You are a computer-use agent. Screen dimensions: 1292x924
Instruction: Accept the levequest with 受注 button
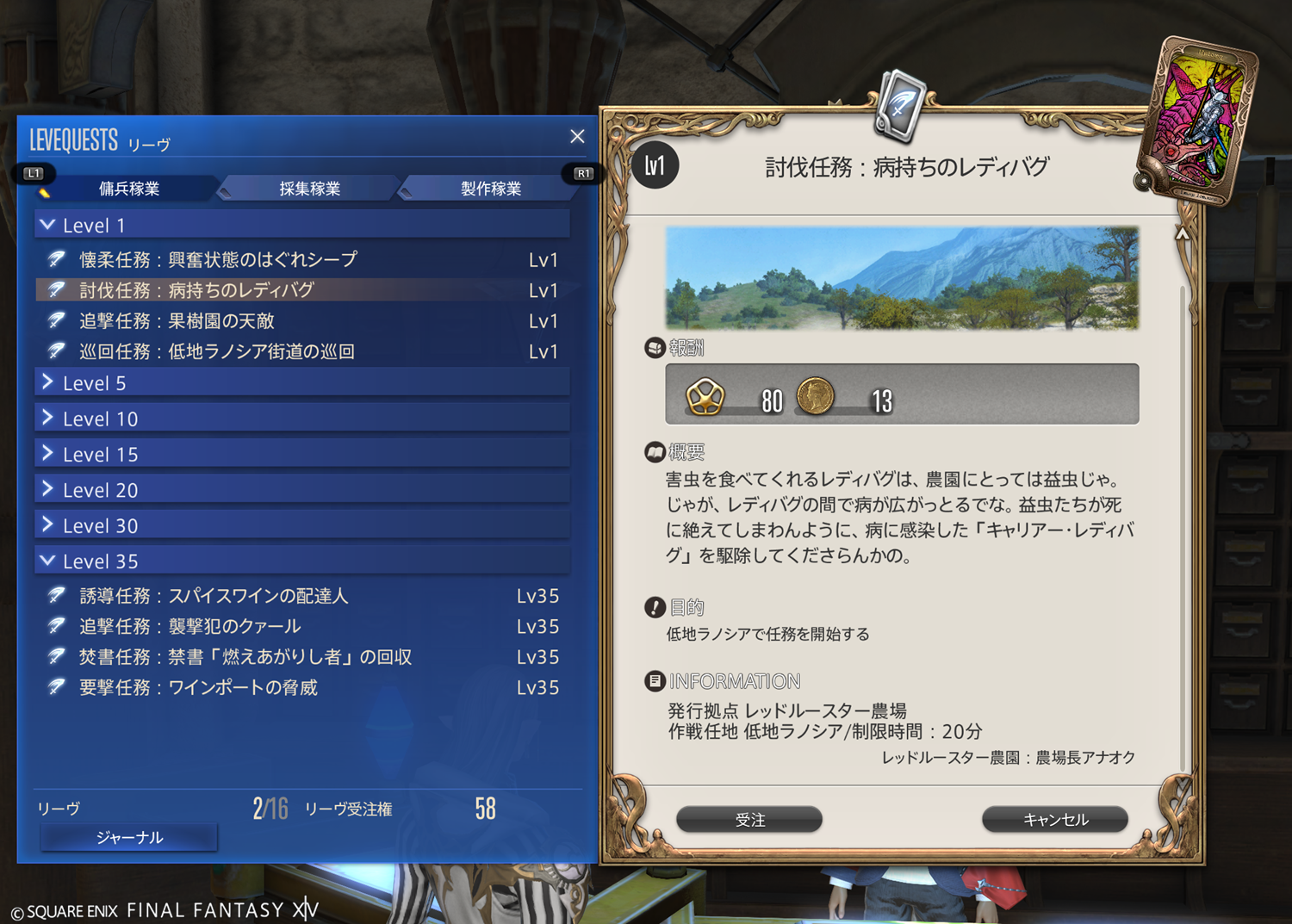pyautogui.click(x=749, y=820)
